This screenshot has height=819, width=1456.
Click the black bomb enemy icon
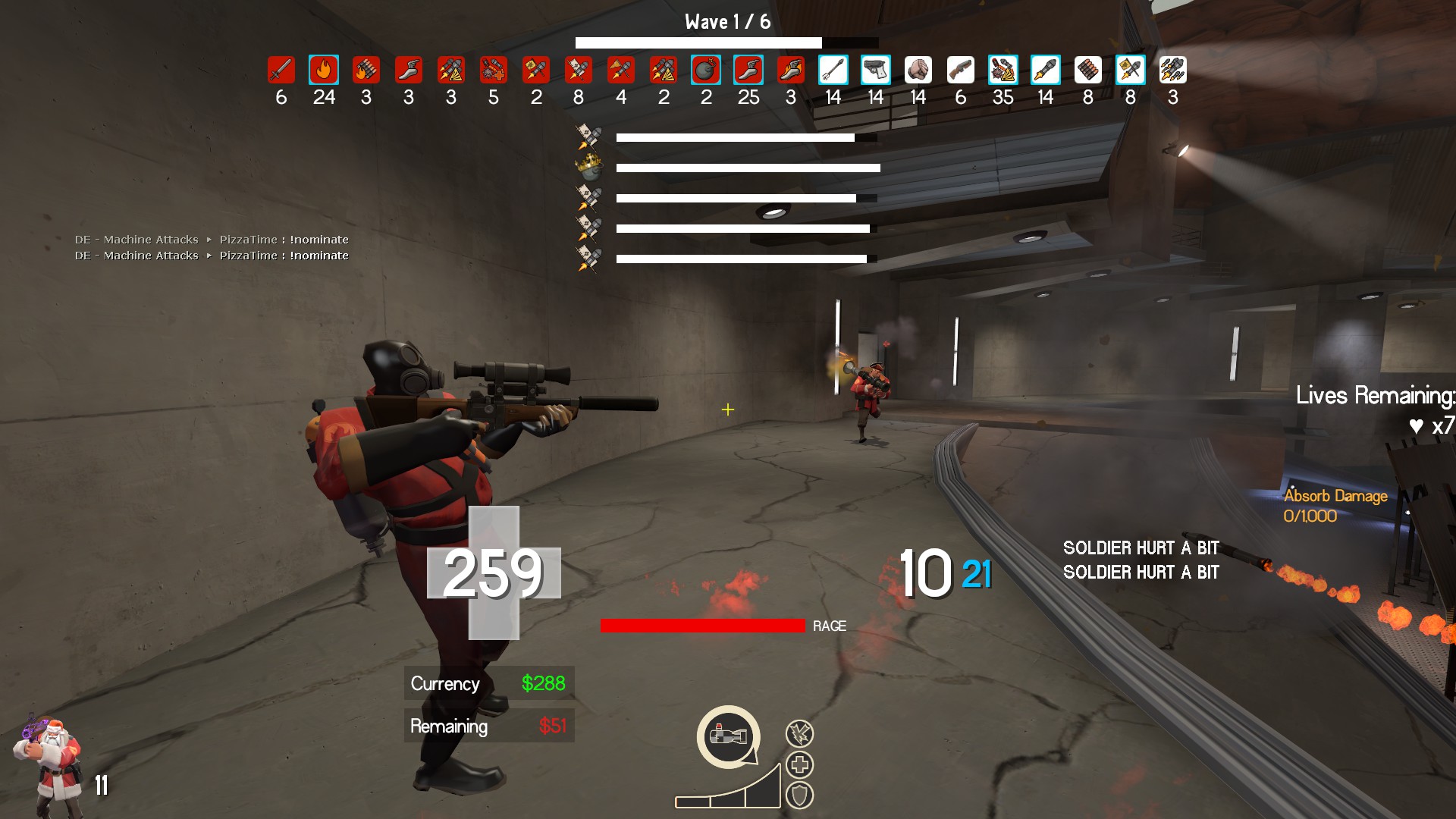(x=706, y=70)
